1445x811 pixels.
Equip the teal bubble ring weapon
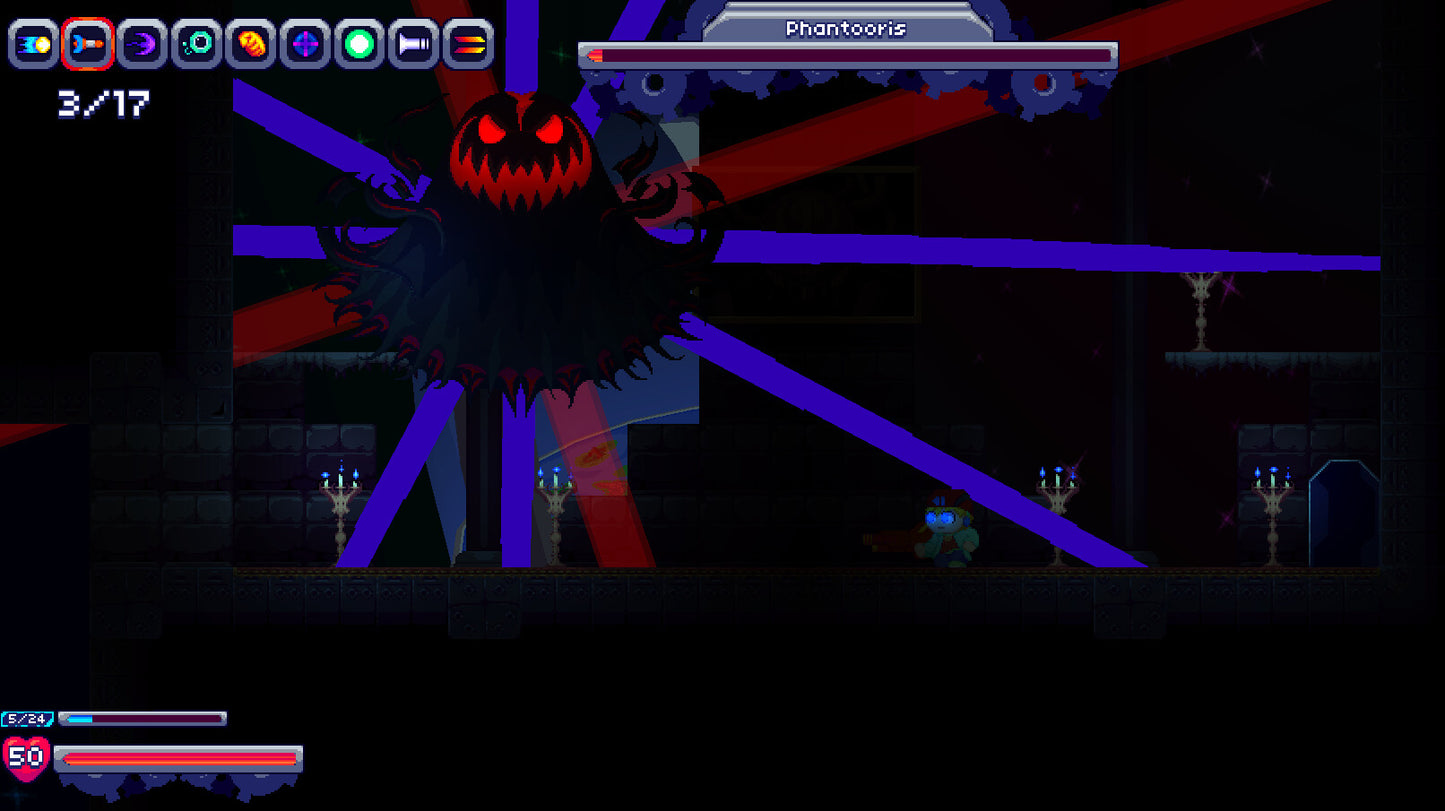(x=196, y=45)
